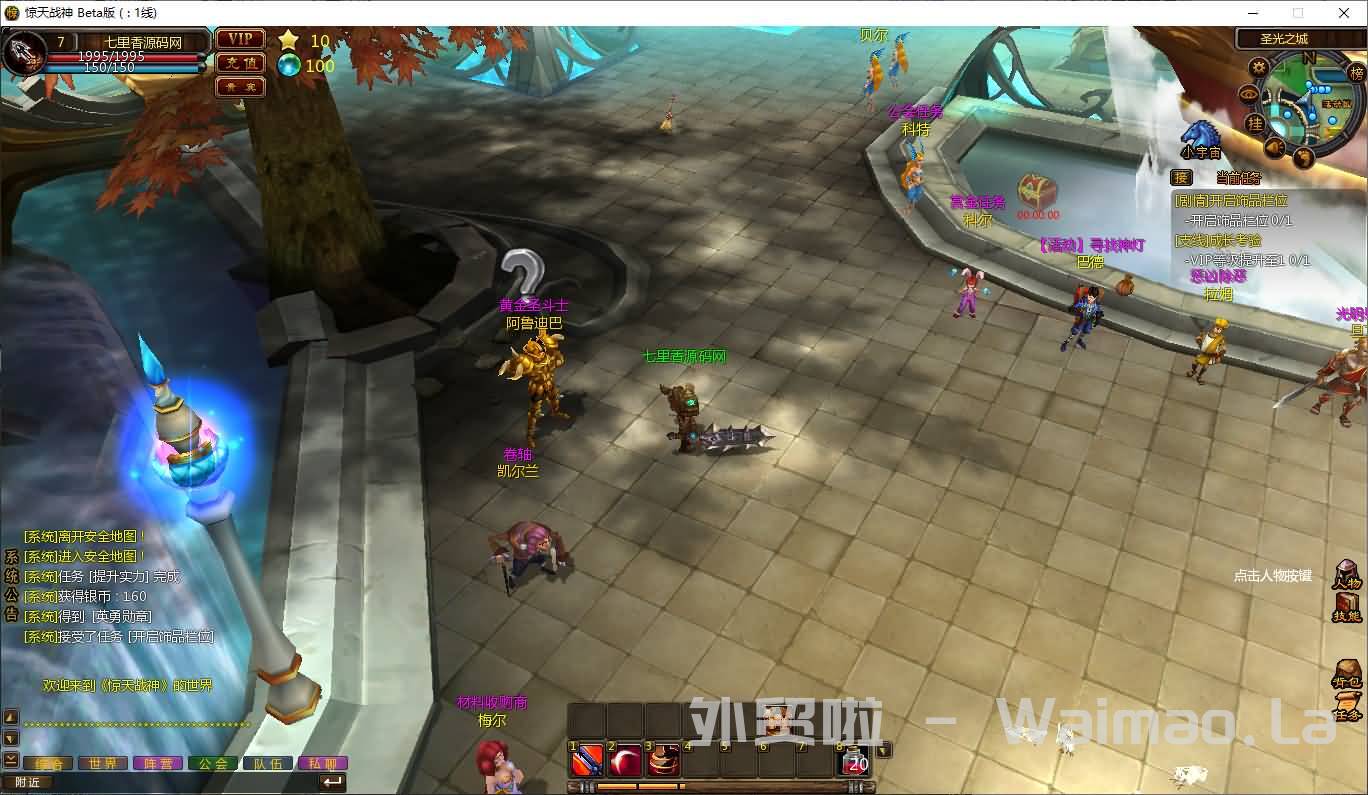1368x795 pixels.
Task: Switch to the 世界 chat tab
Action: coord(104,762)
